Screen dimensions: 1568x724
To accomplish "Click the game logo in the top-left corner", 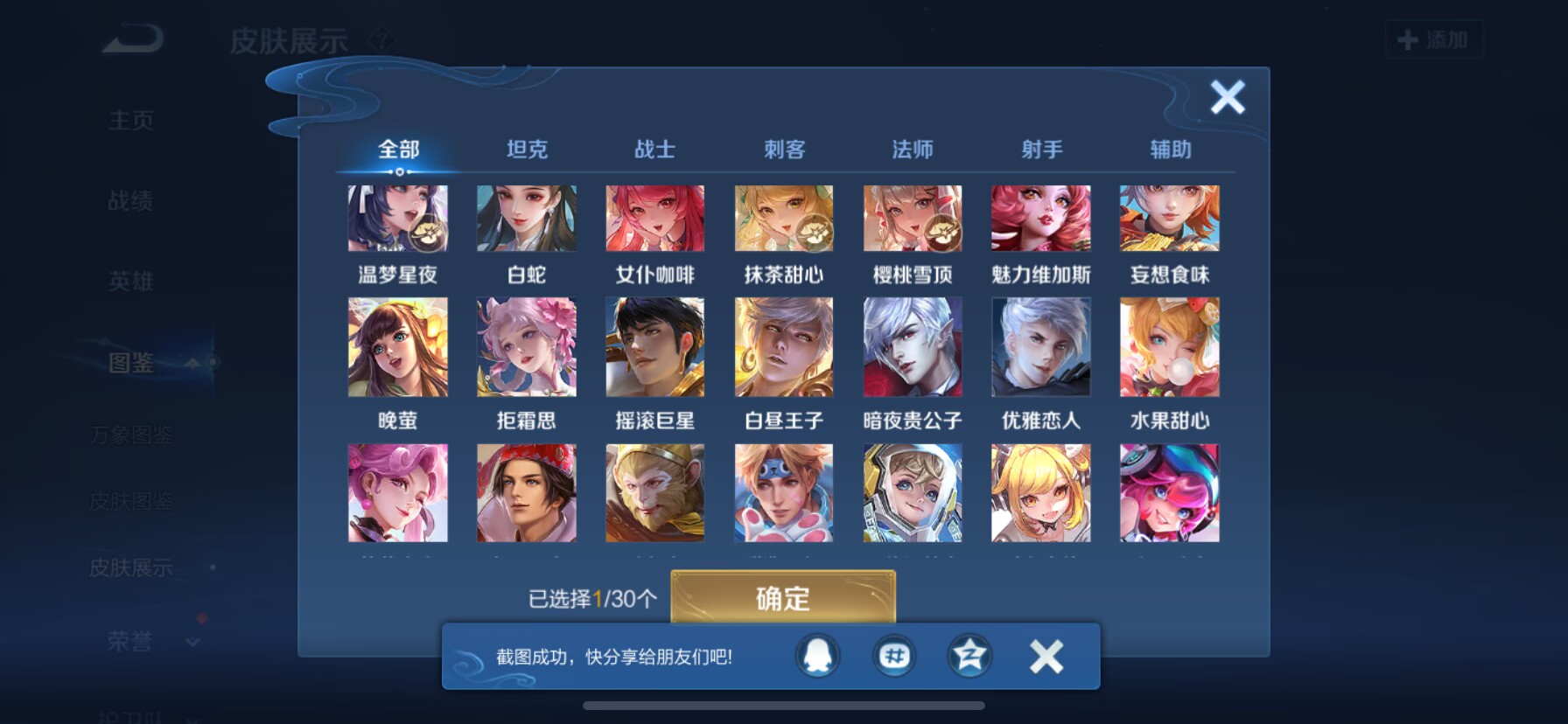I will (130, 39).
